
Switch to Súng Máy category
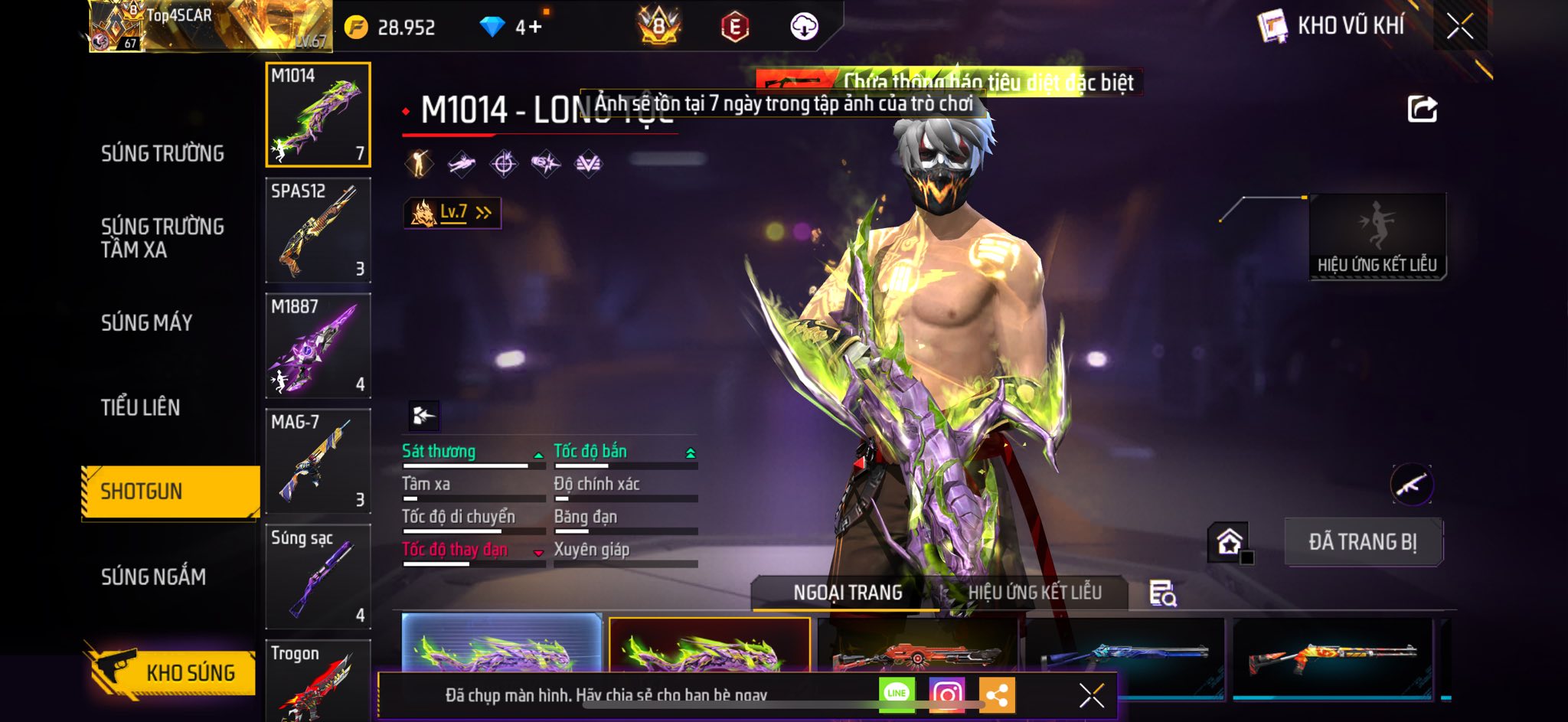(146, 323)
